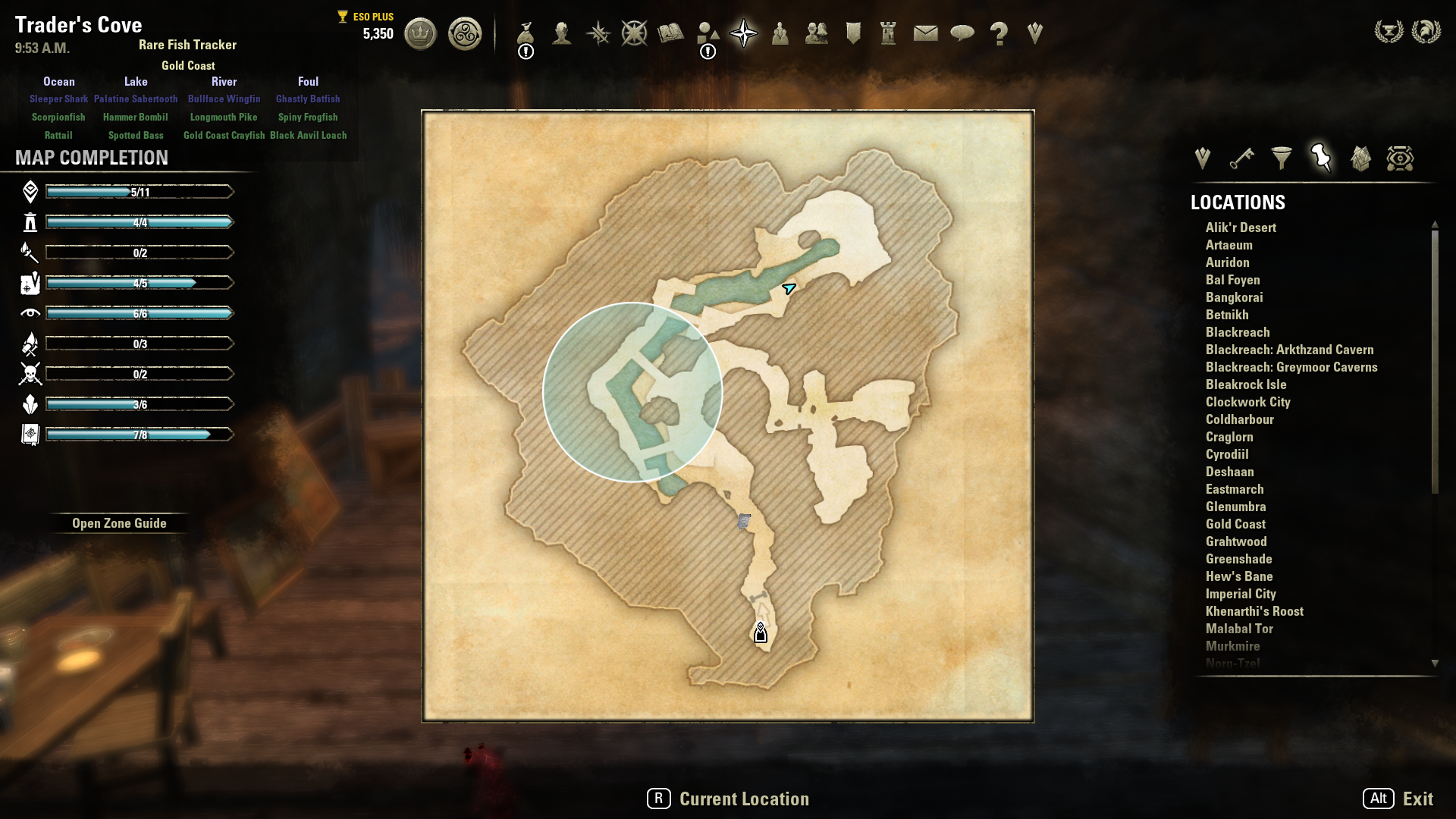
Task: Open the Crown Store crown icon
Action: click(420, 34)
